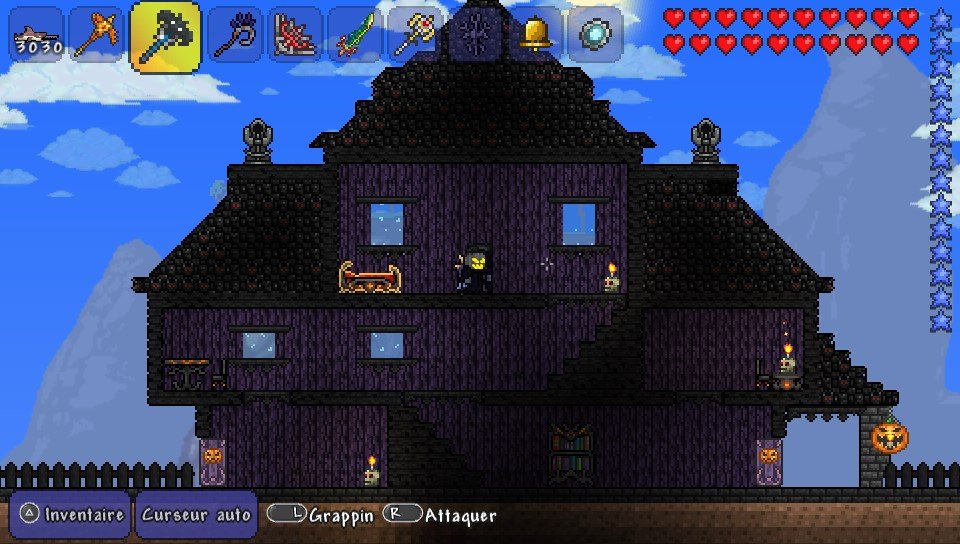The width and height of the screenshot is (960, 544).
Task: Equip the blue magic staff
Action: (236, 35)
